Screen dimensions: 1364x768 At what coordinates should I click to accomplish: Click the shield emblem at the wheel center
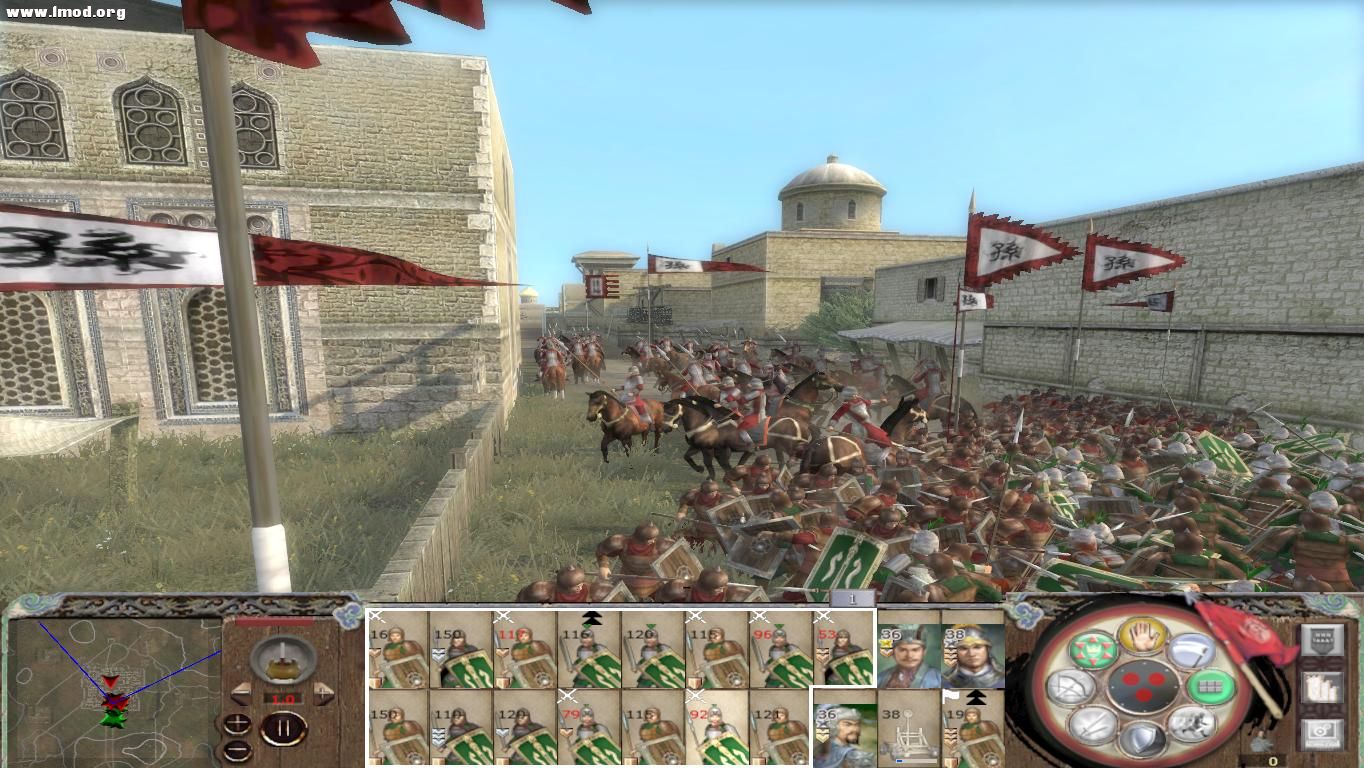(x=1142, y=687)
